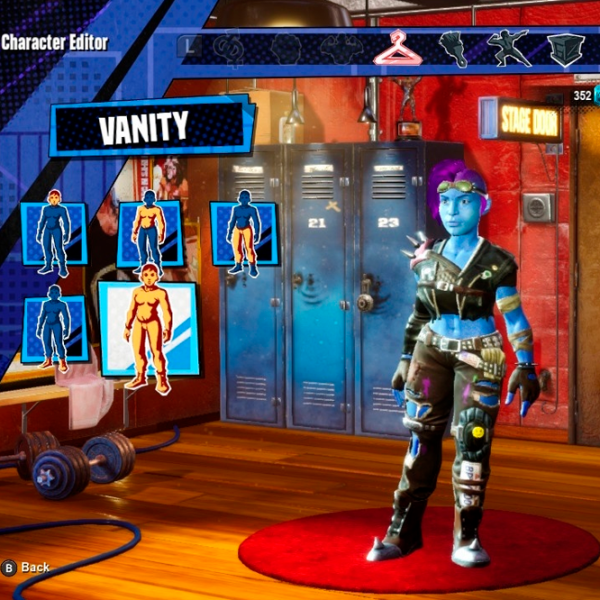Open the first tab beside the L prompt
Viewport: 600px width, 600px height.
click(231, 47)
